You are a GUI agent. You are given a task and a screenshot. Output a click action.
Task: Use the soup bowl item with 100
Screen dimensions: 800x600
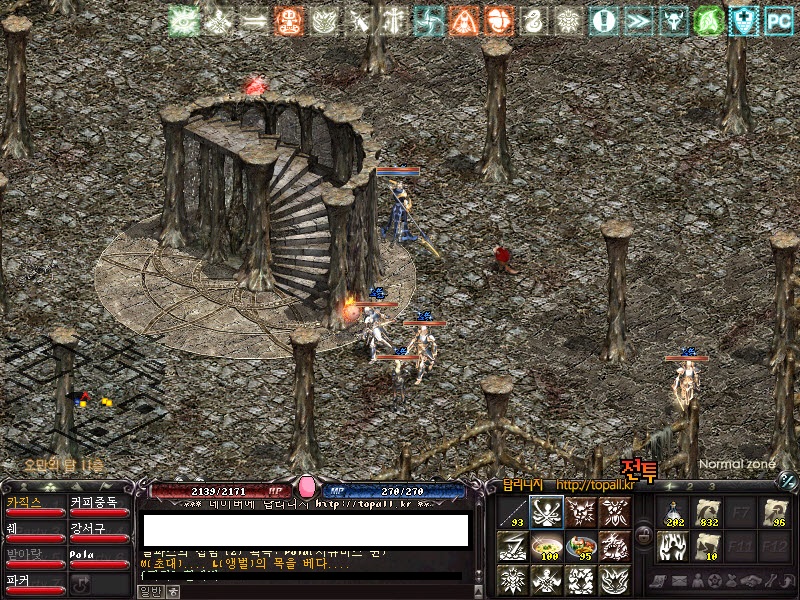coord(546,546)
